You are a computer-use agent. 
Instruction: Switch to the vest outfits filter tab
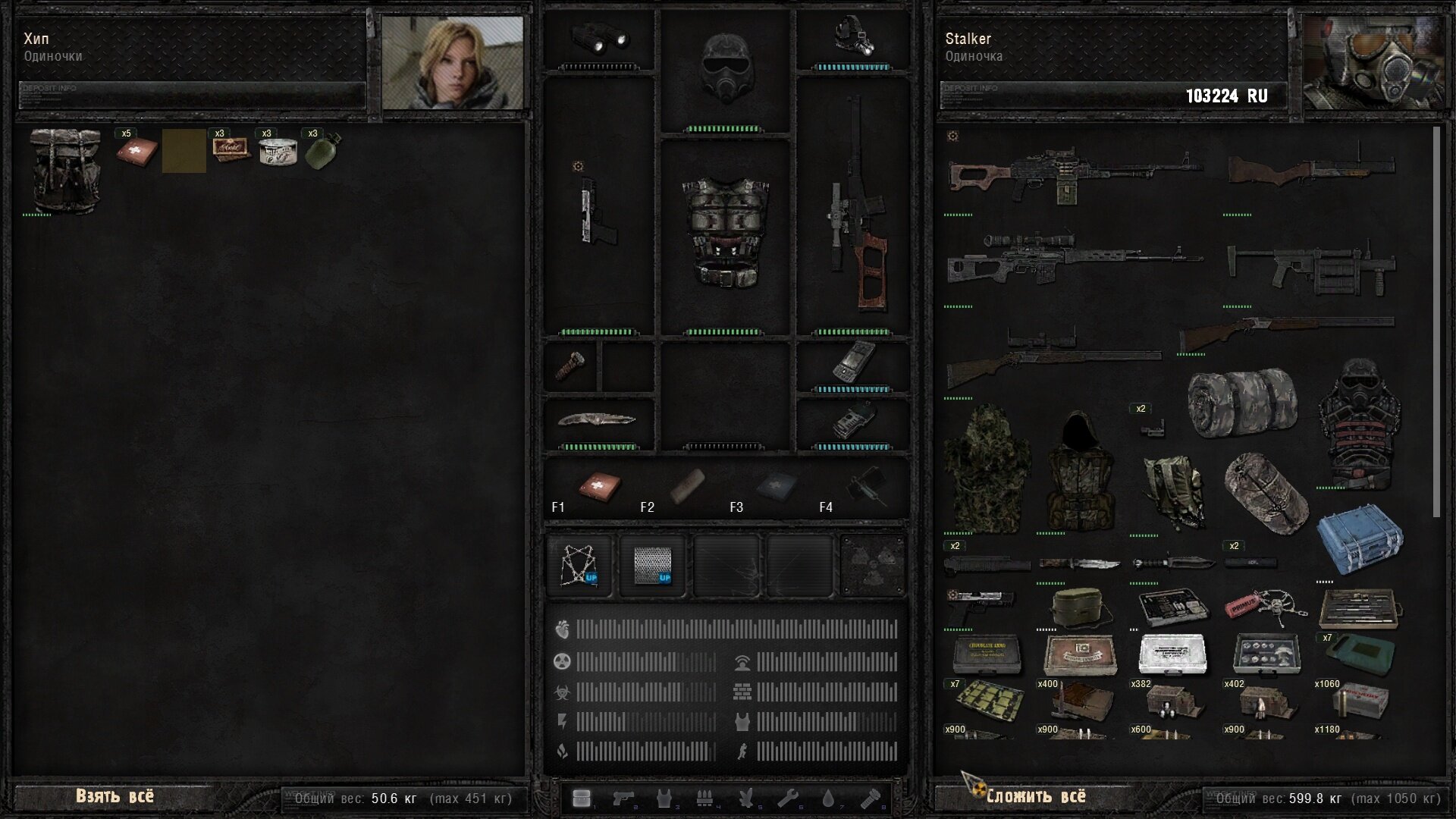point(664,799)
